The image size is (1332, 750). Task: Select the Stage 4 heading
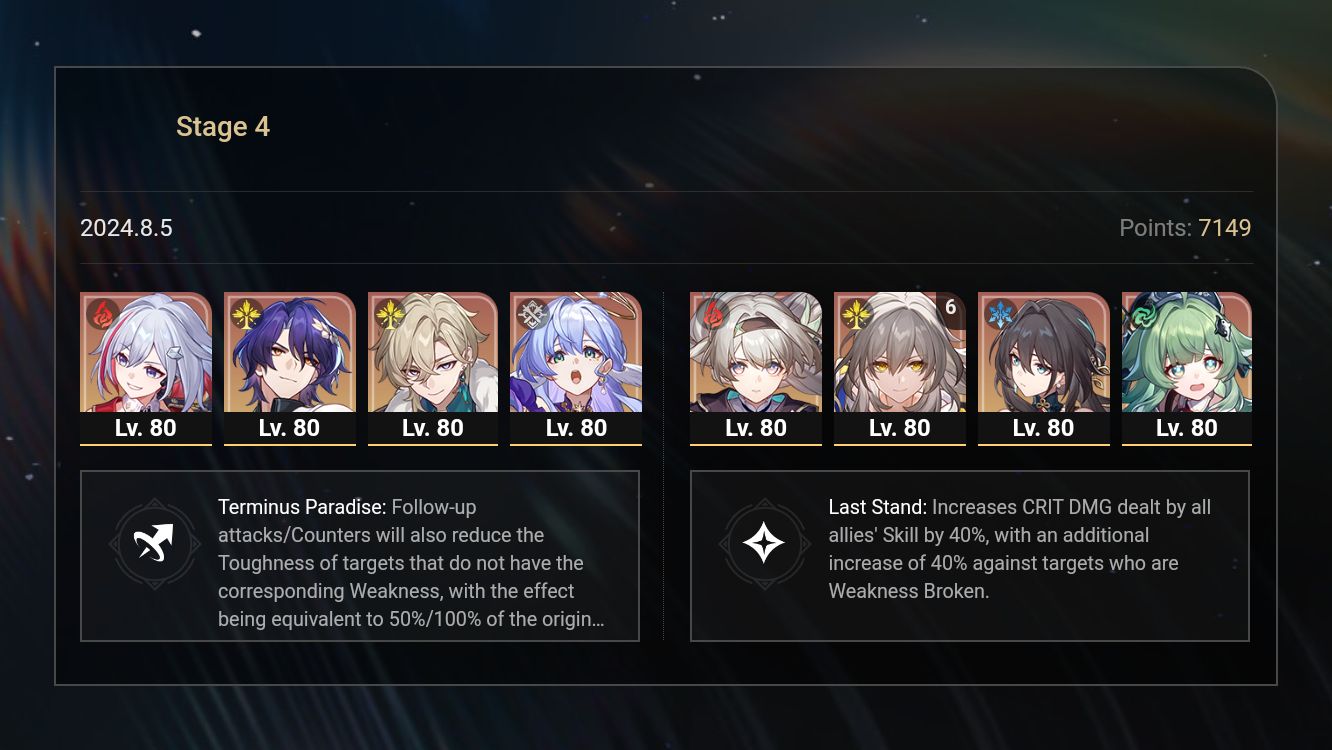click(x=222, y=126)
